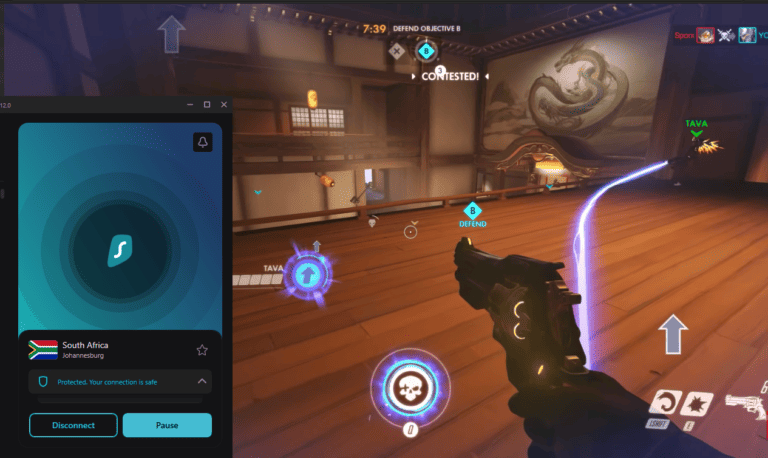Image resolution: width=768 pixels, height=458 pixels.
Task: Pause the VPN connection
Action: coord(167,425)
